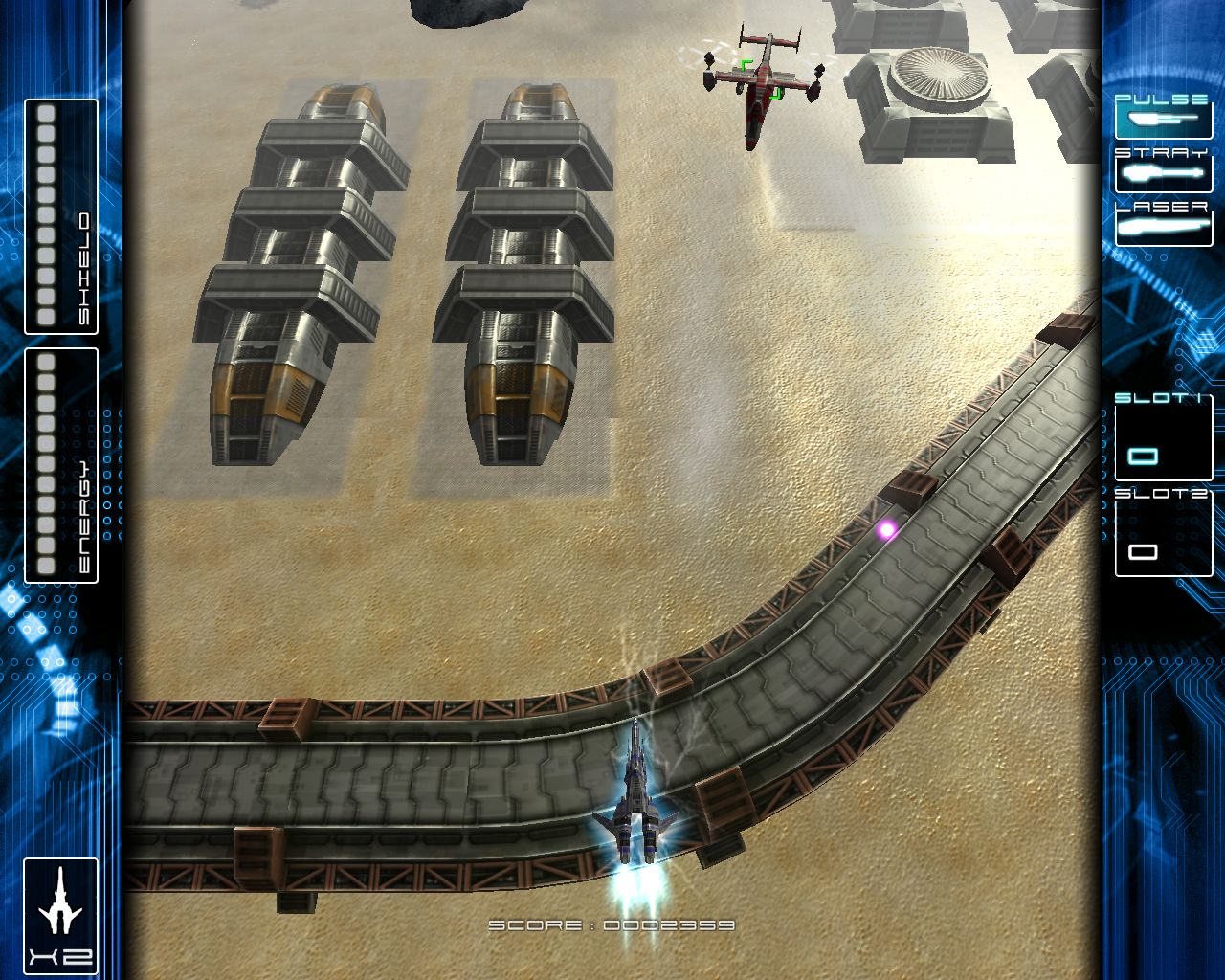Toggle the STRAY weapon active state
This screenshot has height=980, width=1225.
coord(1161,173)
